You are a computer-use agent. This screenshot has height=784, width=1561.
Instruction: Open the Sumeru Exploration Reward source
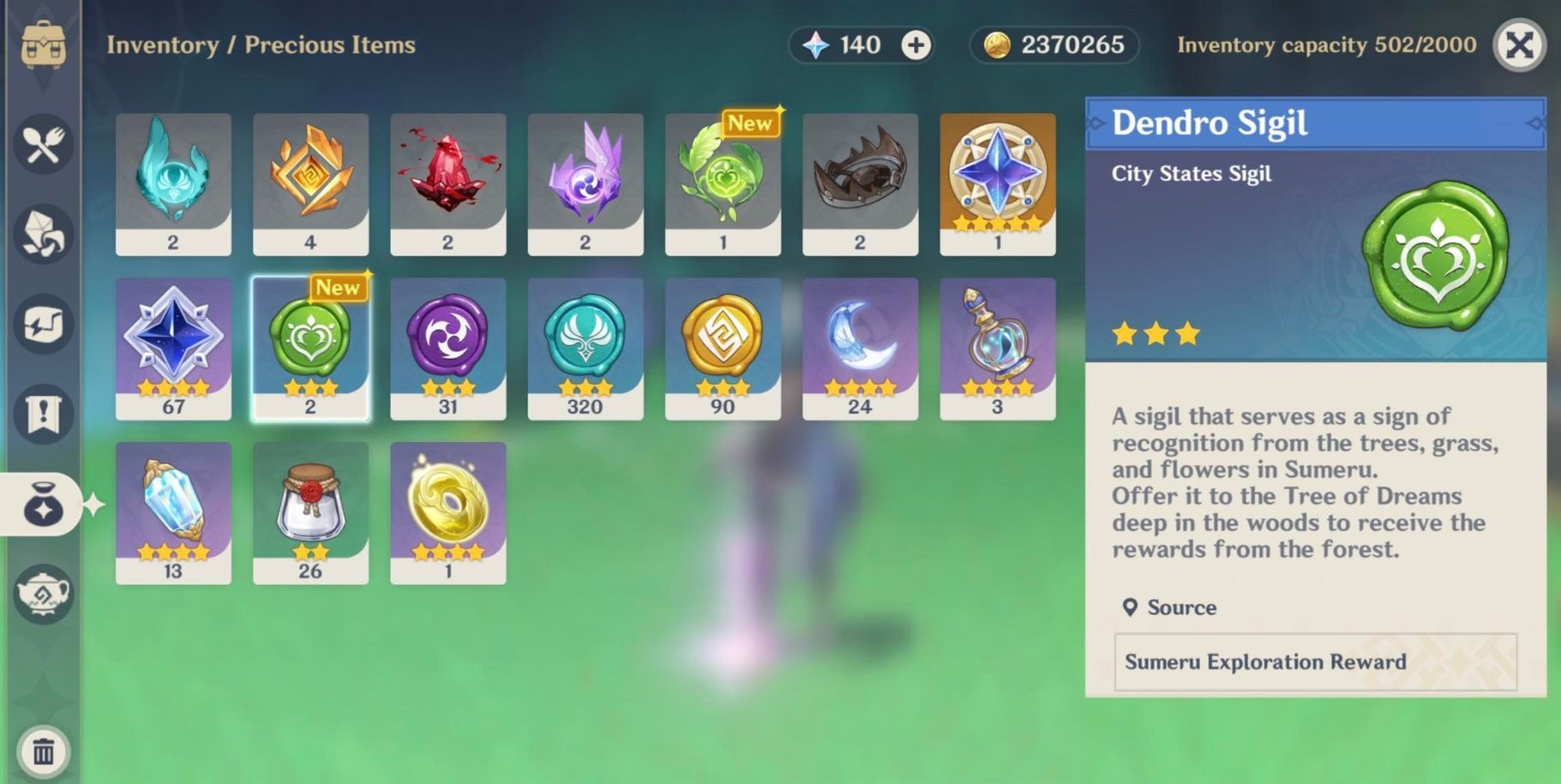tap(1315, 661)
